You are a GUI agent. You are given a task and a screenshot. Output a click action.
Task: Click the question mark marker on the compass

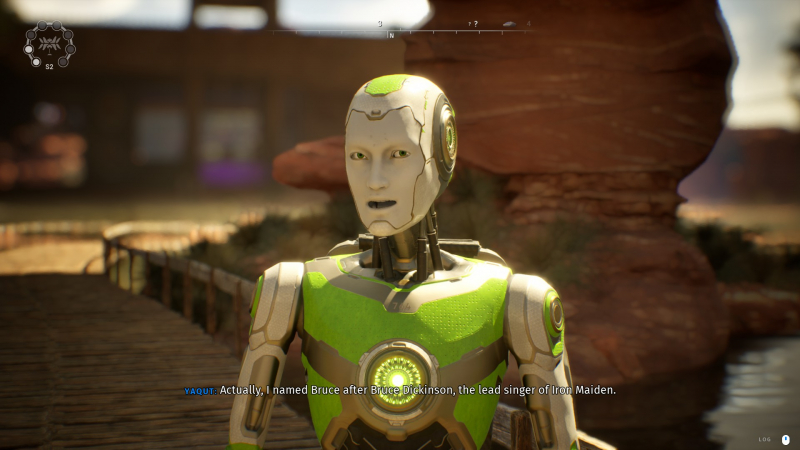click(x=474, y=24)
